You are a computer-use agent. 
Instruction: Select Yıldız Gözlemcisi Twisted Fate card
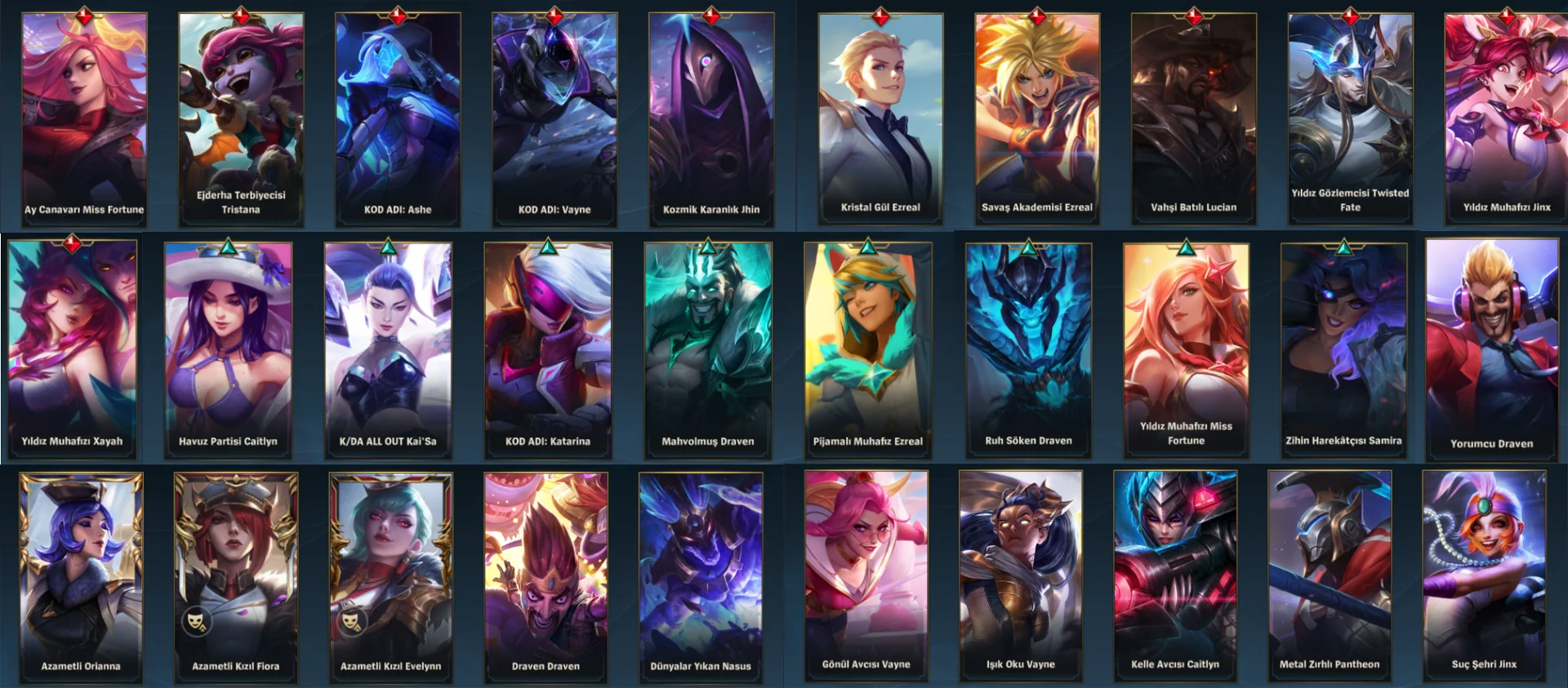(1350, 118)
